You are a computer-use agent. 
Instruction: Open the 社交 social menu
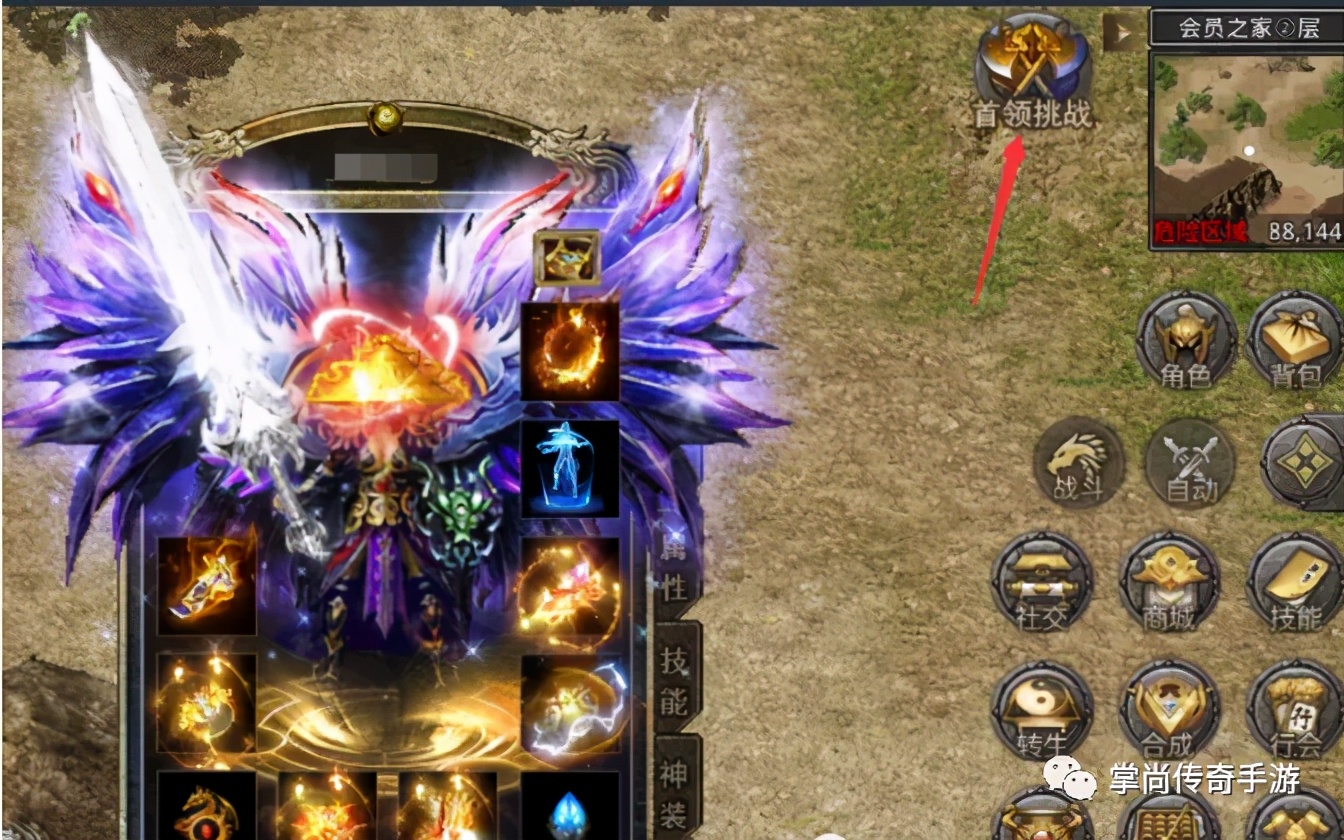1042,582
